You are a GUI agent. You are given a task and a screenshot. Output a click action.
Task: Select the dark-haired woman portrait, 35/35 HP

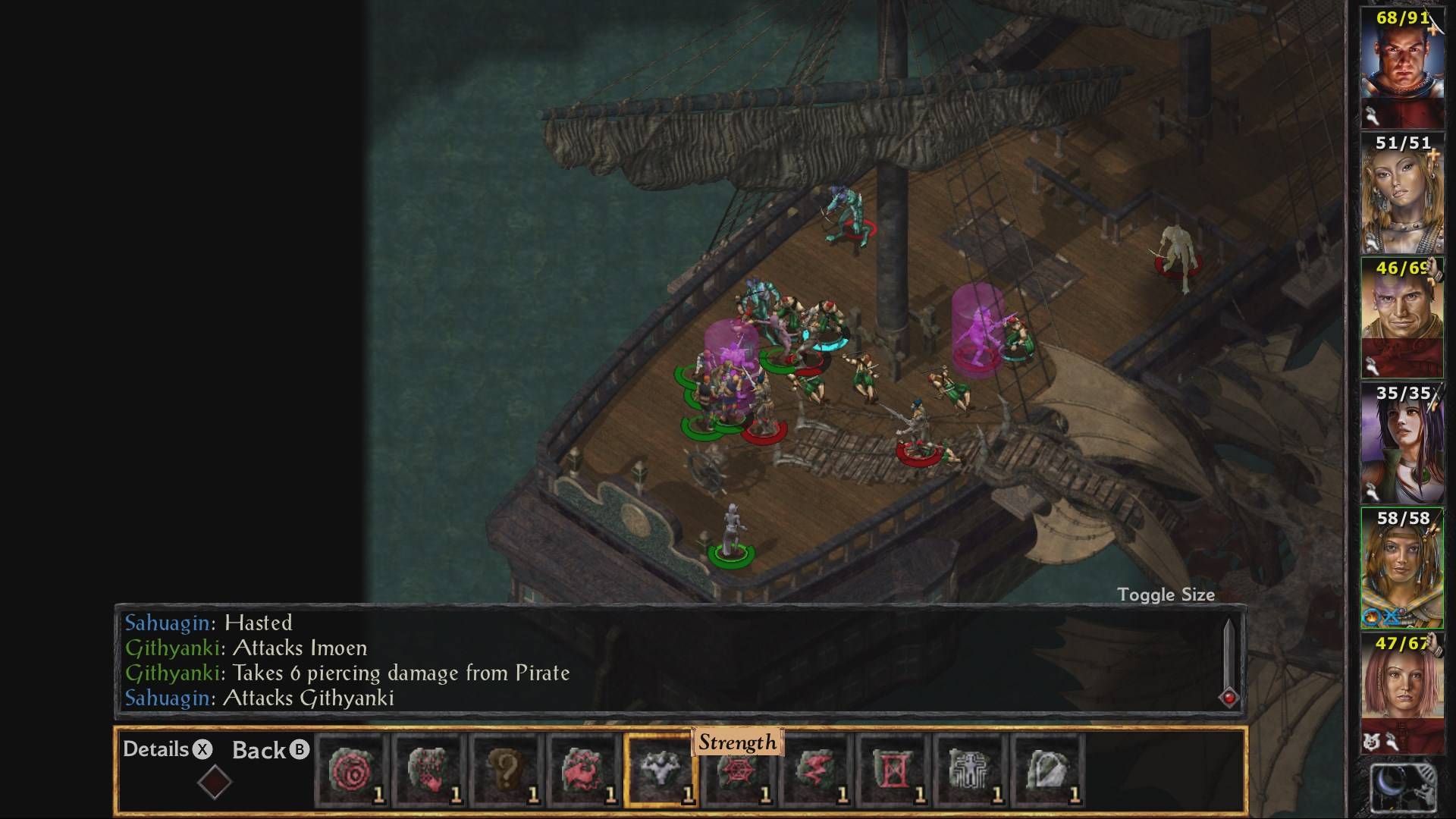point(1402,441)
